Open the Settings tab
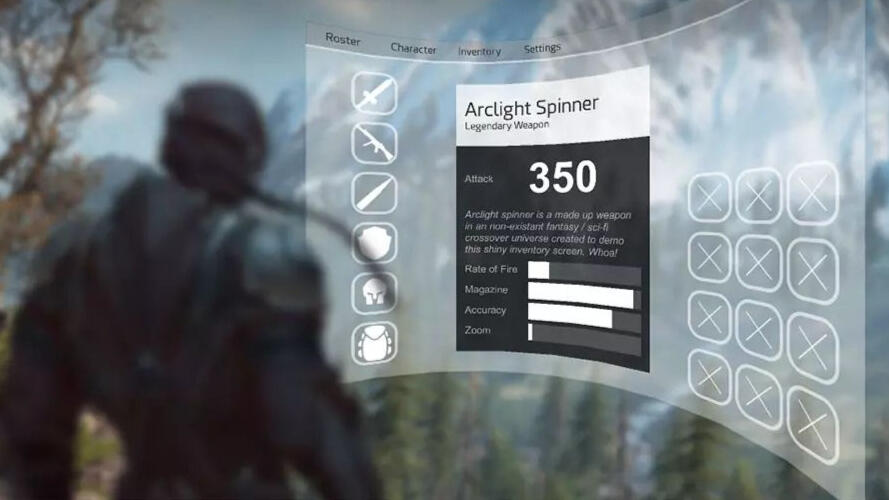This screenshot has height=500, width=889. tap(542, 48)
